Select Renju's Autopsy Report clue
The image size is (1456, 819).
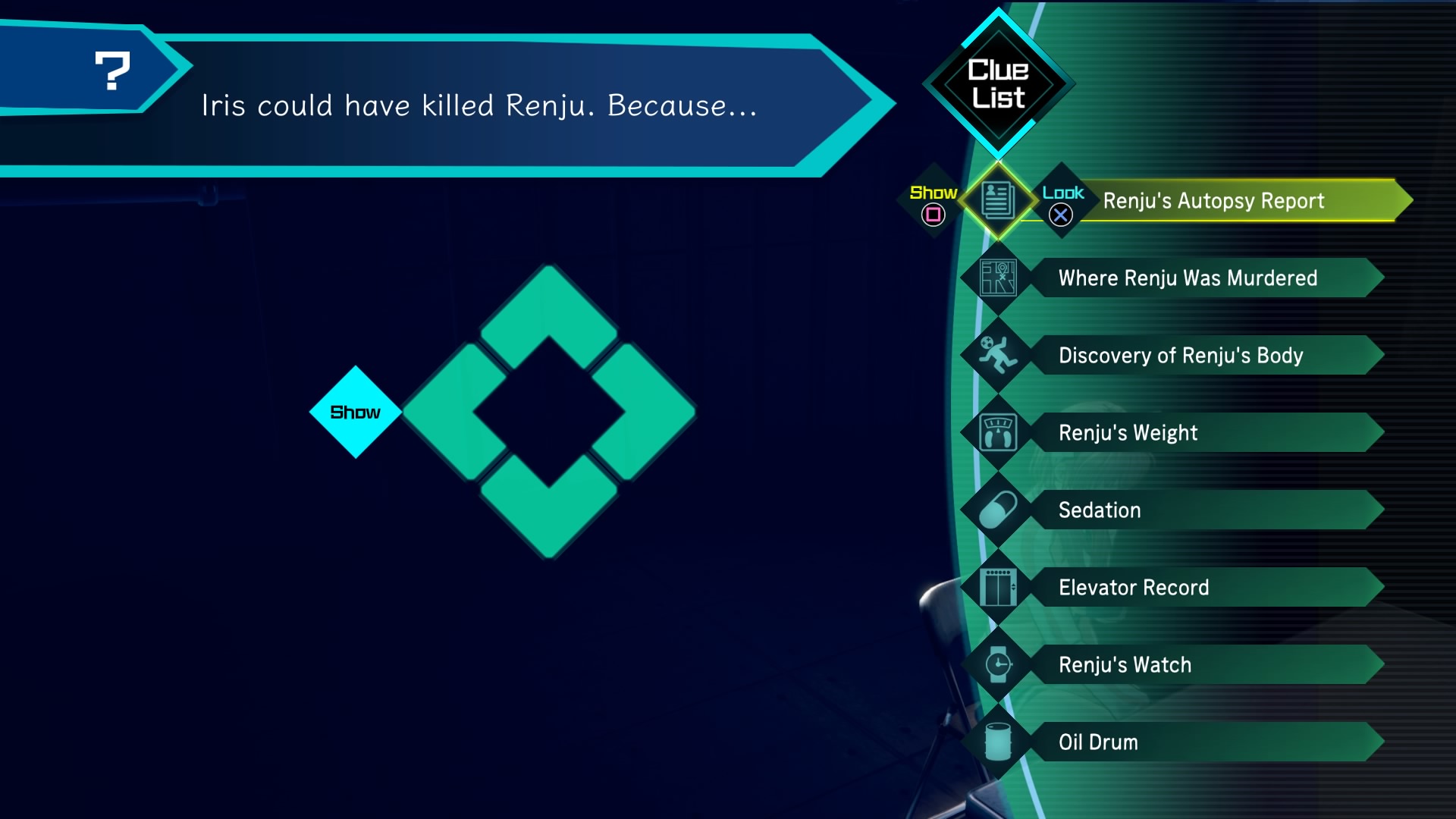point(1213,201)
